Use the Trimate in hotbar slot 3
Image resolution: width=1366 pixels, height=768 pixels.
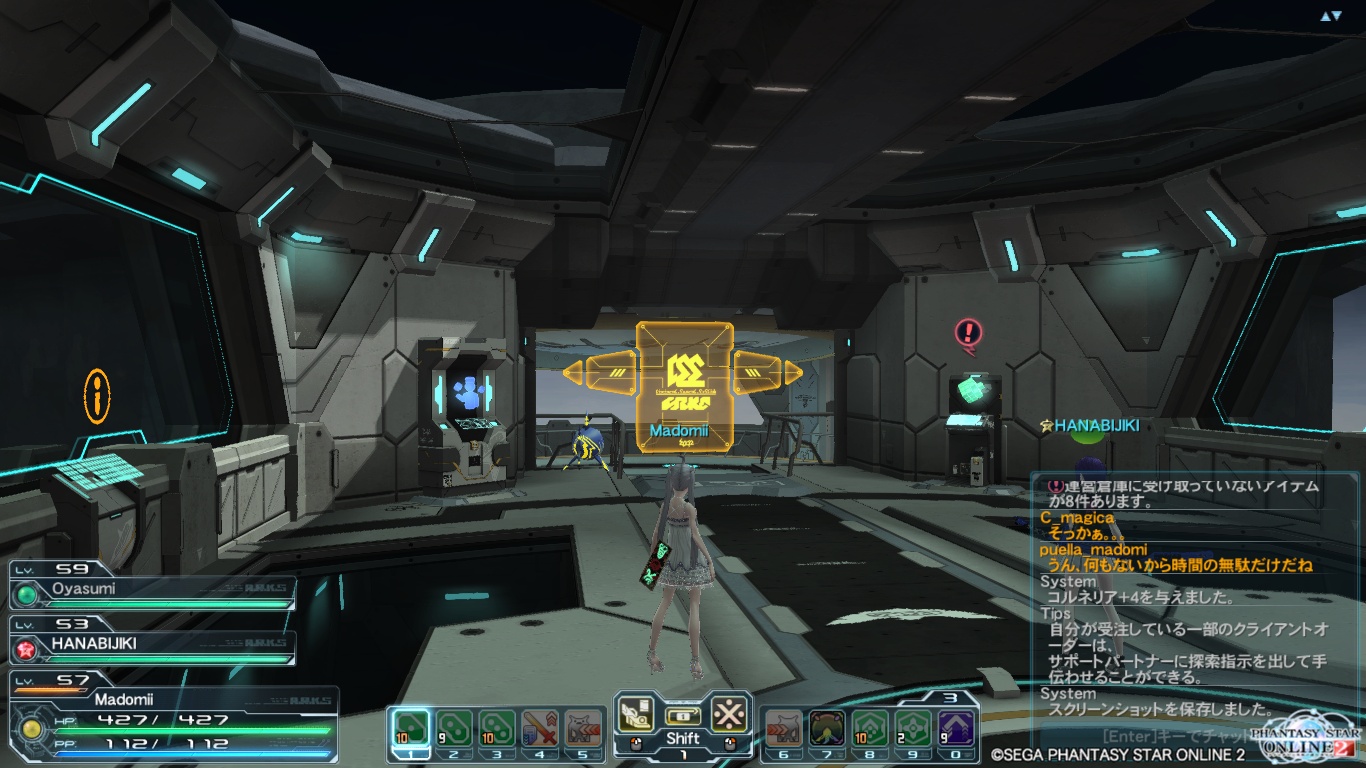497,727
